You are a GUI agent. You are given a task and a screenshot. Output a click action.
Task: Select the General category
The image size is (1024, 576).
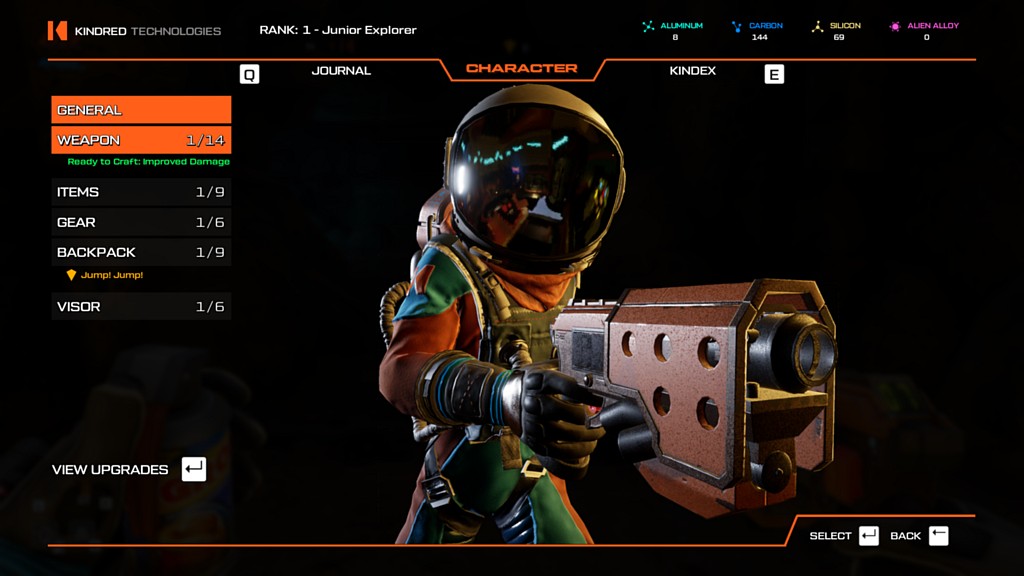[141, 110]
